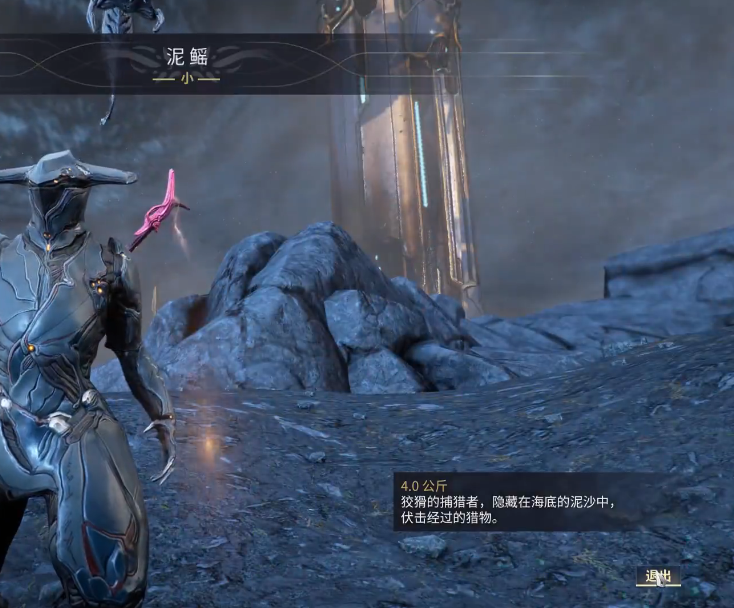Click the 退出 (Exit) button
This screenshot has height=608, width=734.
pyautogui.click(x=658, y=576)
